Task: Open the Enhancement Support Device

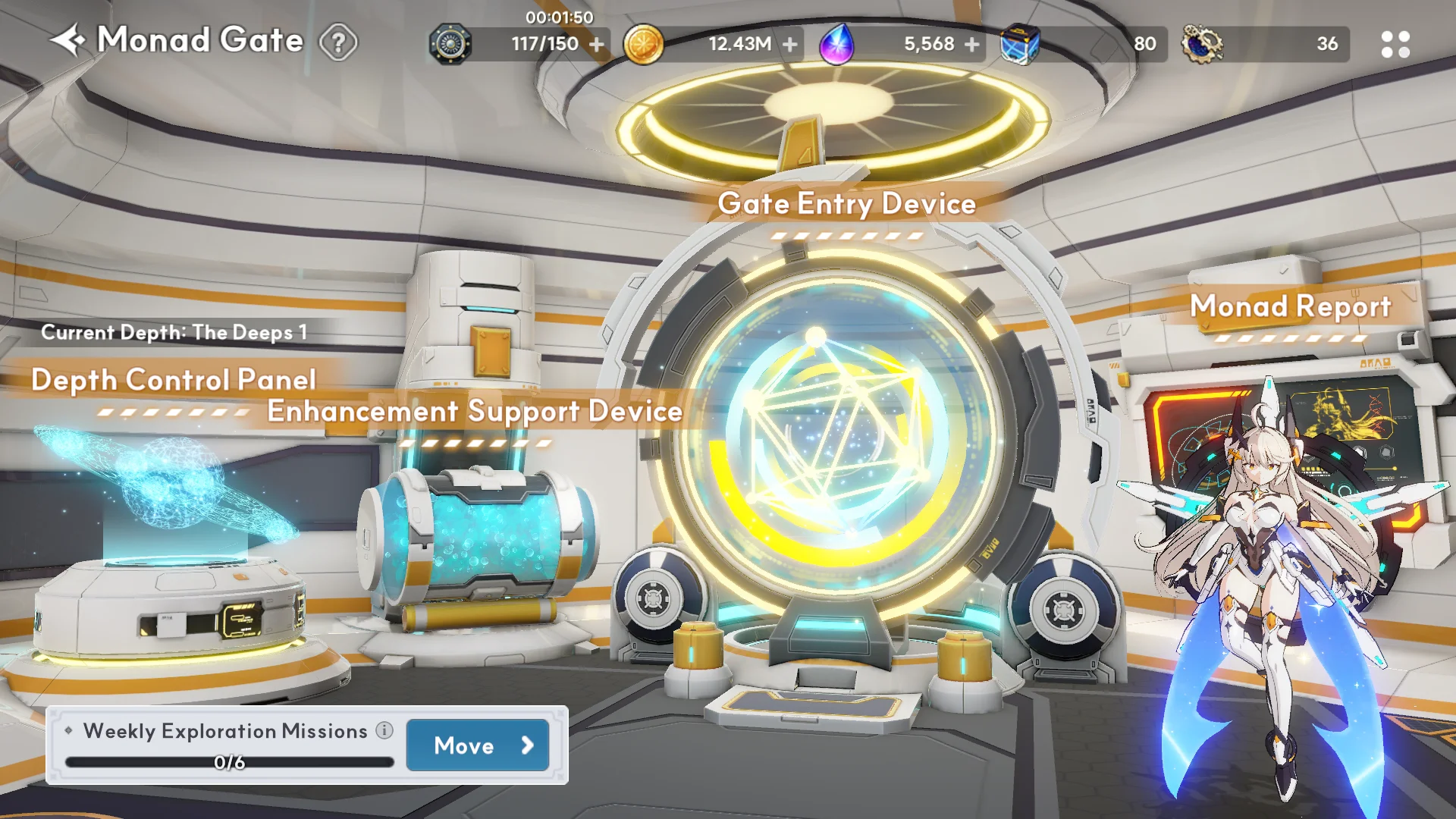Action: coord(475,412)
